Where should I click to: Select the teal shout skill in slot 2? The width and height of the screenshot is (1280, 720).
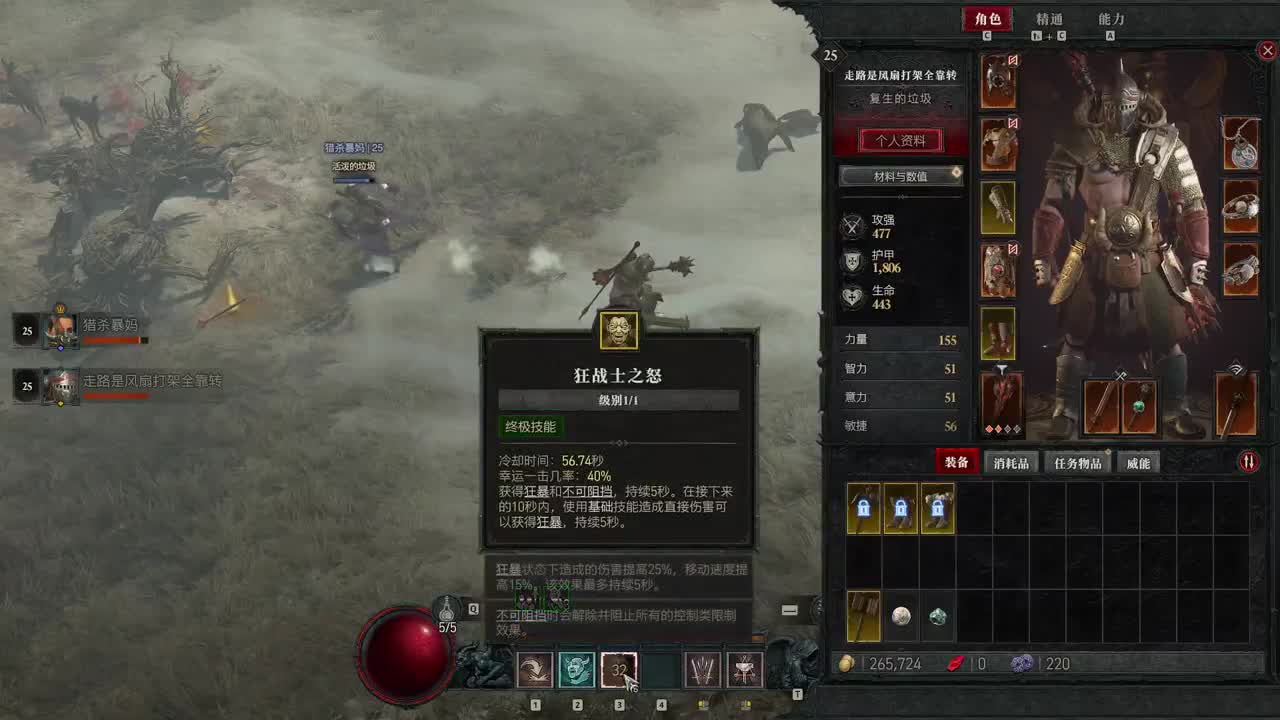[x=577, y=670]
